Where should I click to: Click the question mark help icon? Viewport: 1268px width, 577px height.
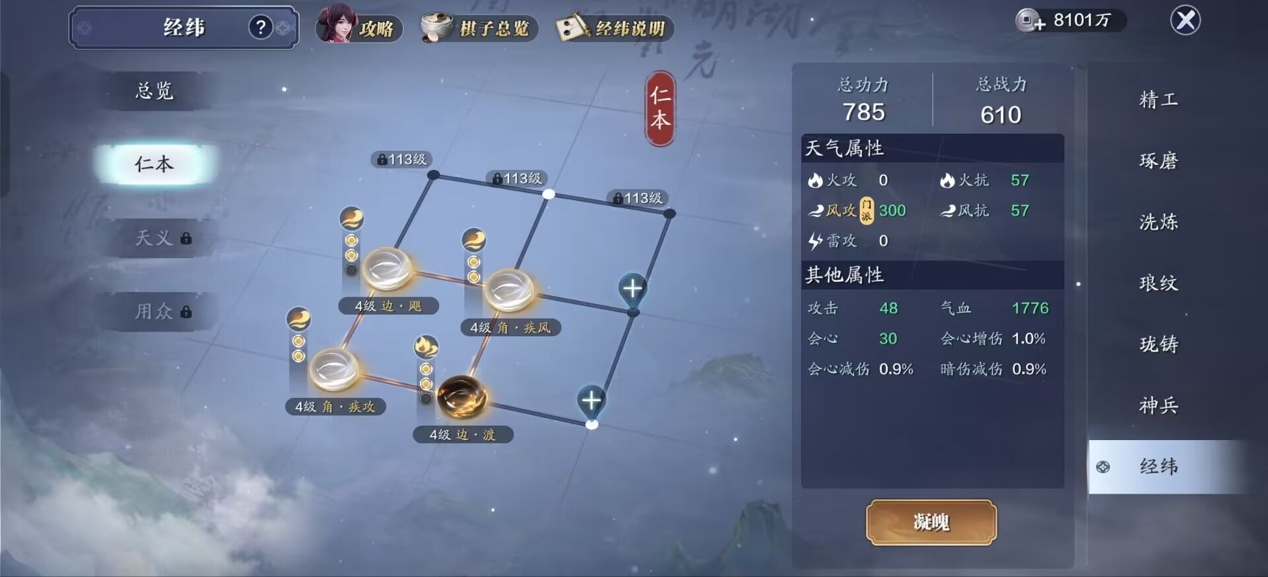click(261, 27)
